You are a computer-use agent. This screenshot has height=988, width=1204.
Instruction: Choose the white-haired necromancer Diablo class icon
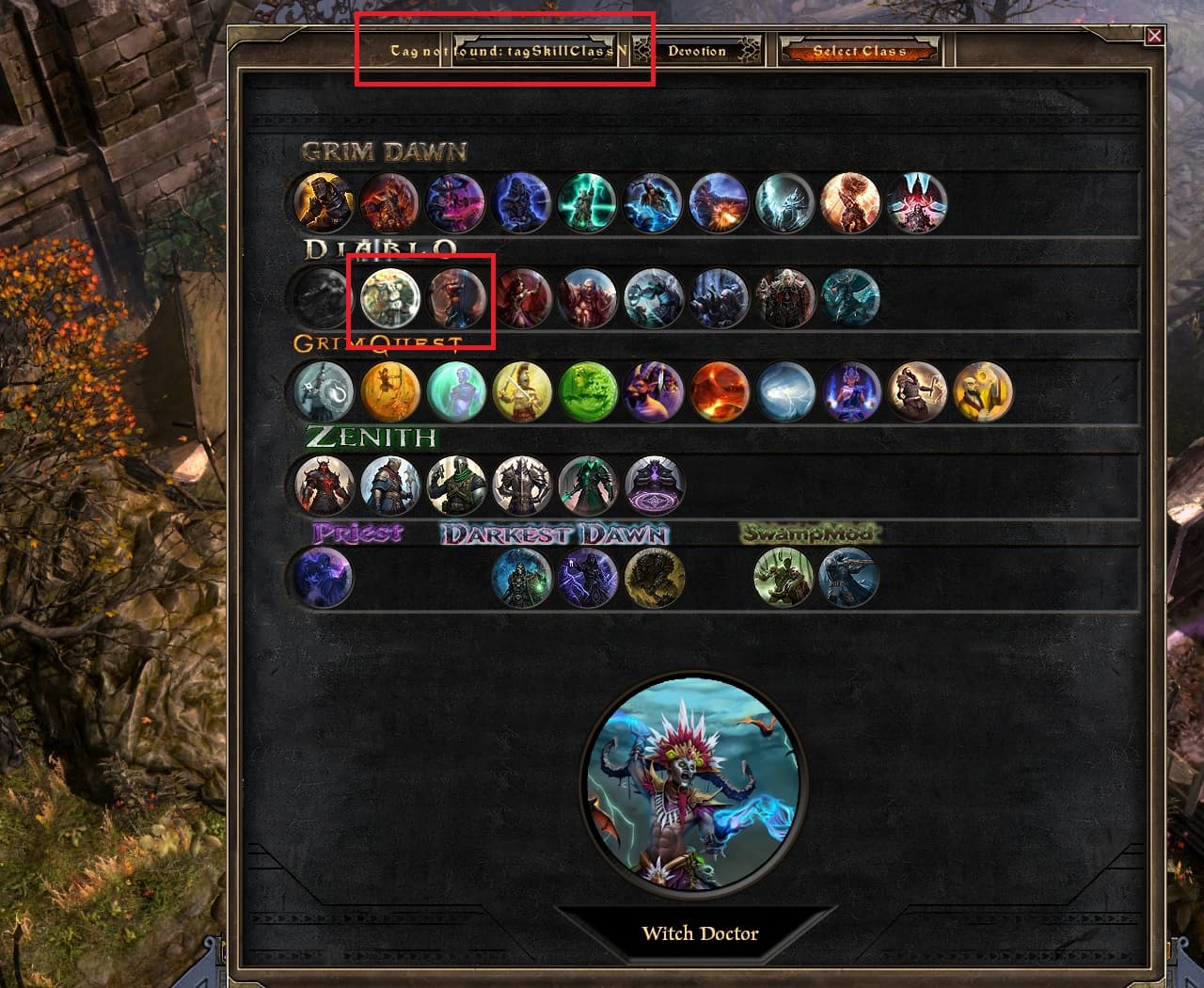785,297
